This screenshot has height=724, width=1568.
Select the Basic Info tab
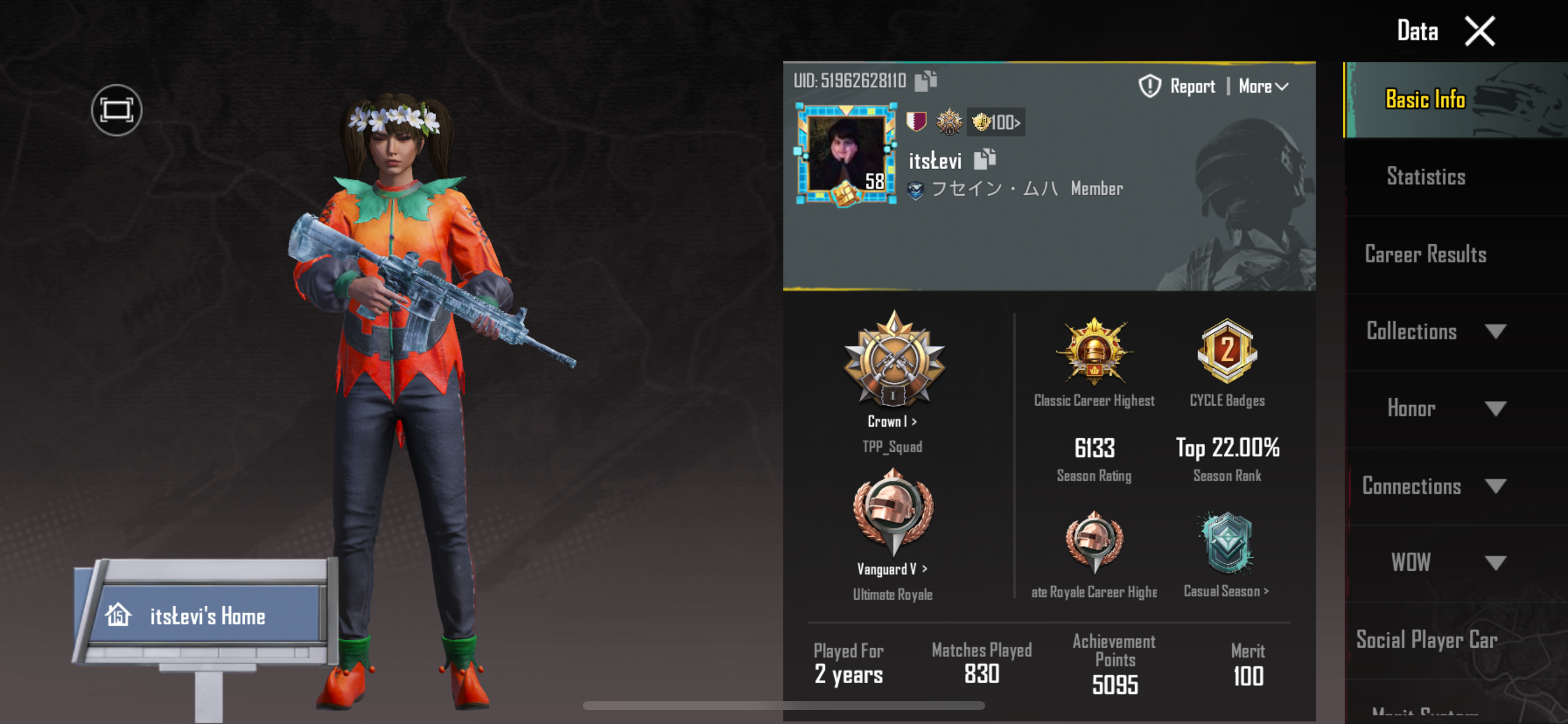coord(1424,100)
